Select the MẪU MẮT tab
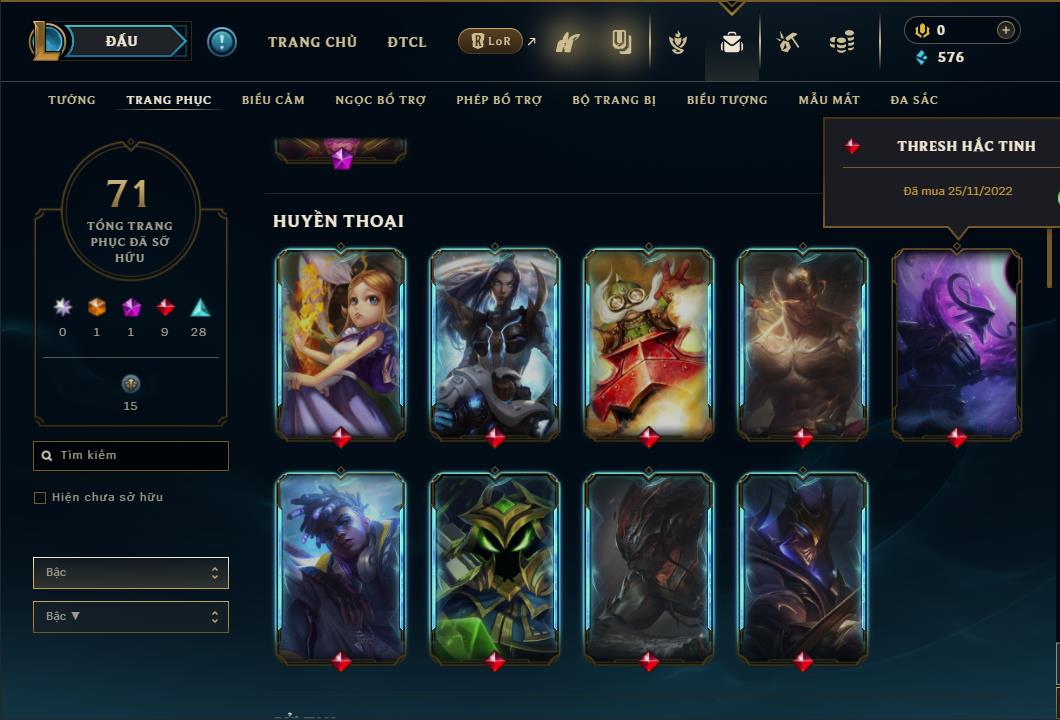Image resolution: width=1060 pixels, height=720 pixels. [x=829, y=100]
